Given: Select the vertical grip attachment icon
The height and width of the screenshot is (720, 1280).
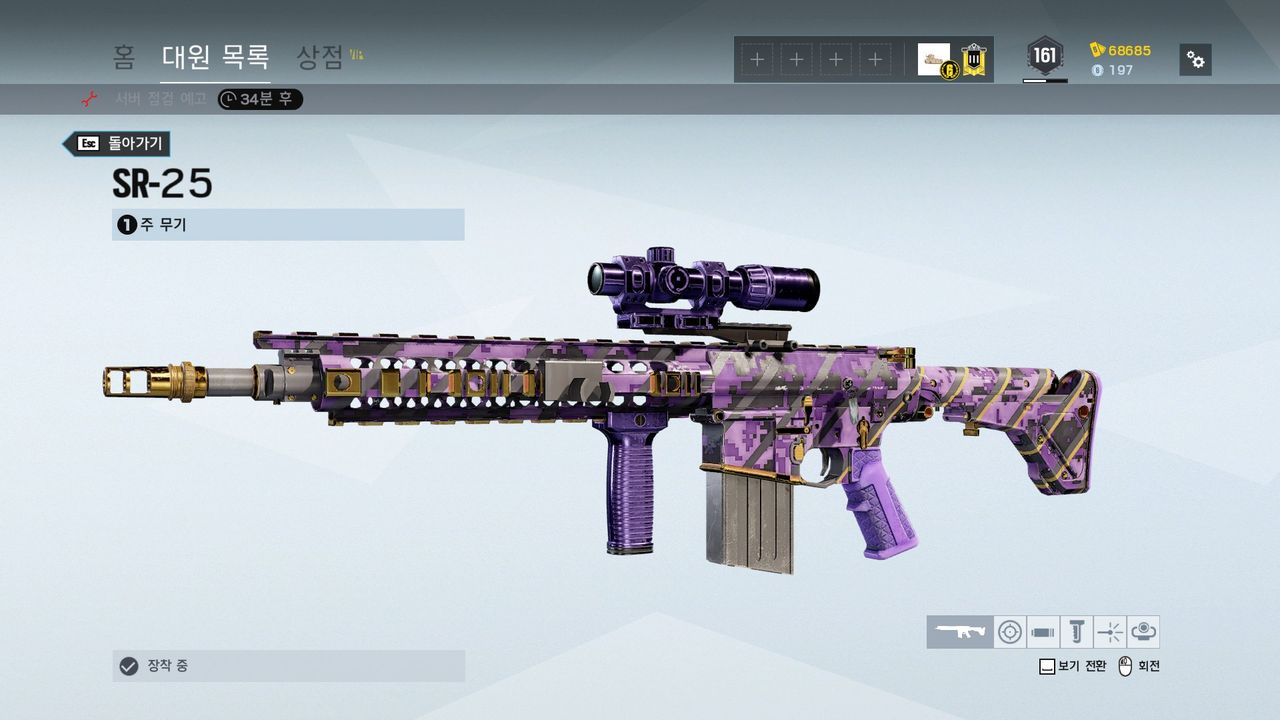Looking at the screenshot, I should pyautogui.click(x=1076, y=632).
